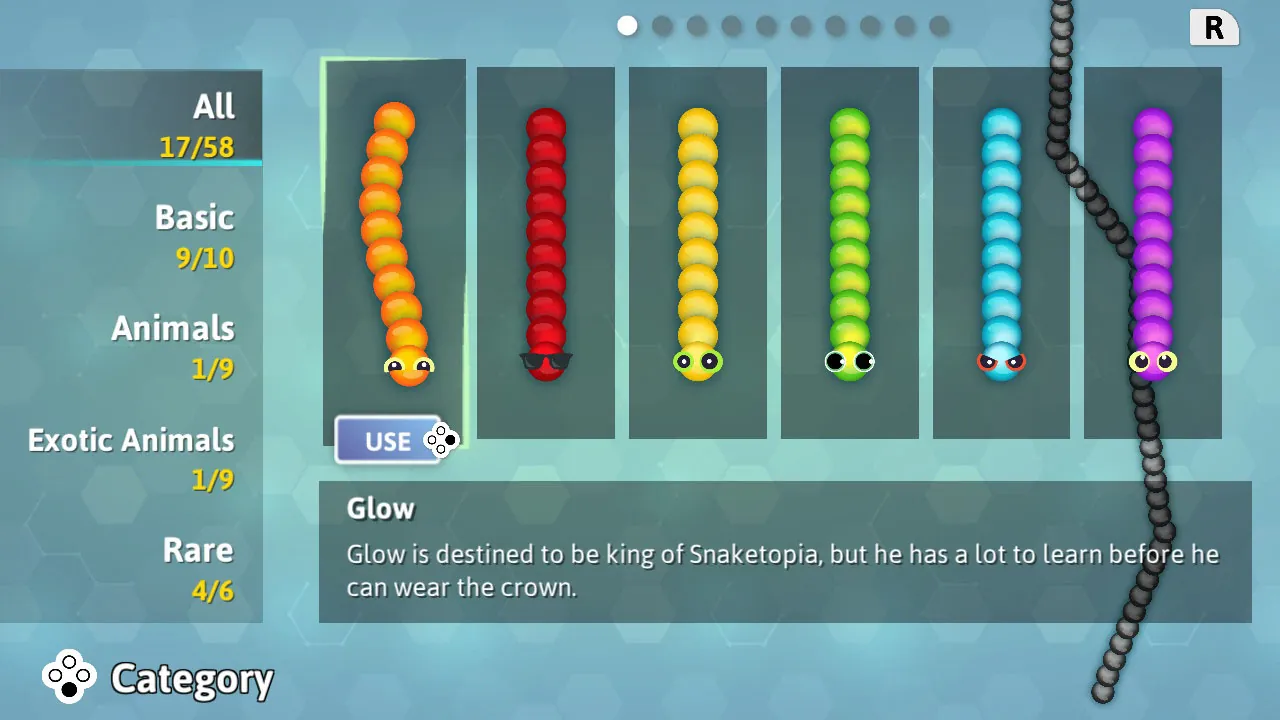Select the lime green snake skin
Viewport: 1280px width, 720px height.
pyautogui.click(x=849, y=250)
